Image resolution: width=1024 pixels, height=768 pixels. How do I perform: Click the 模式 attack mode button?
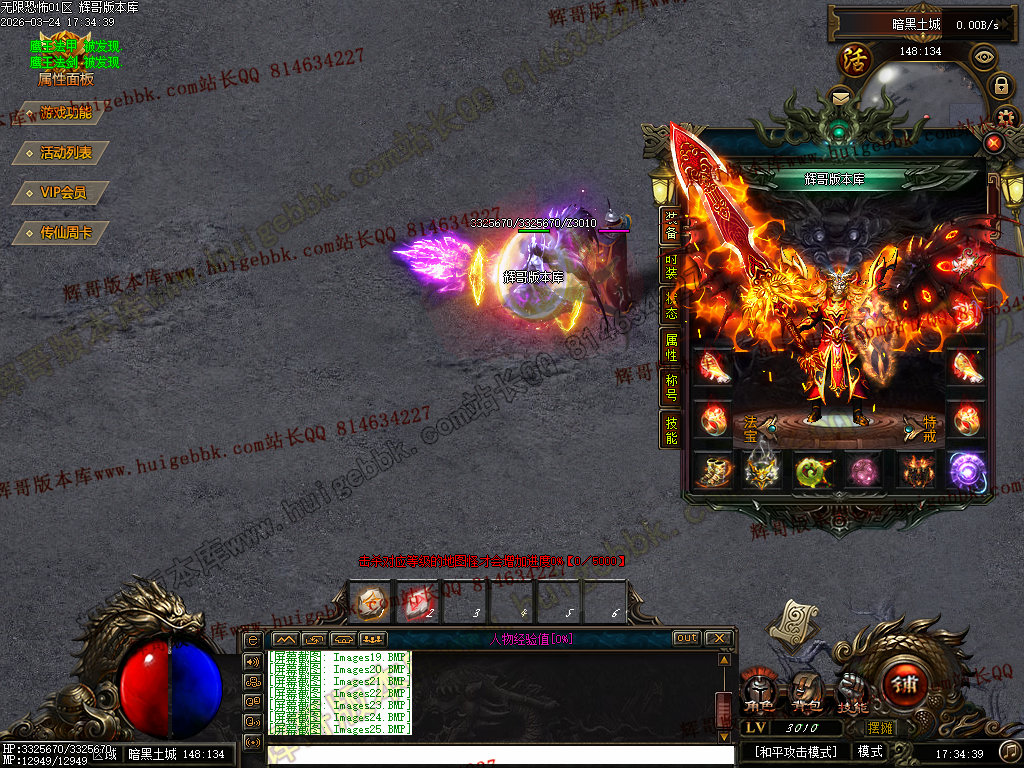(x=869, y=751)
